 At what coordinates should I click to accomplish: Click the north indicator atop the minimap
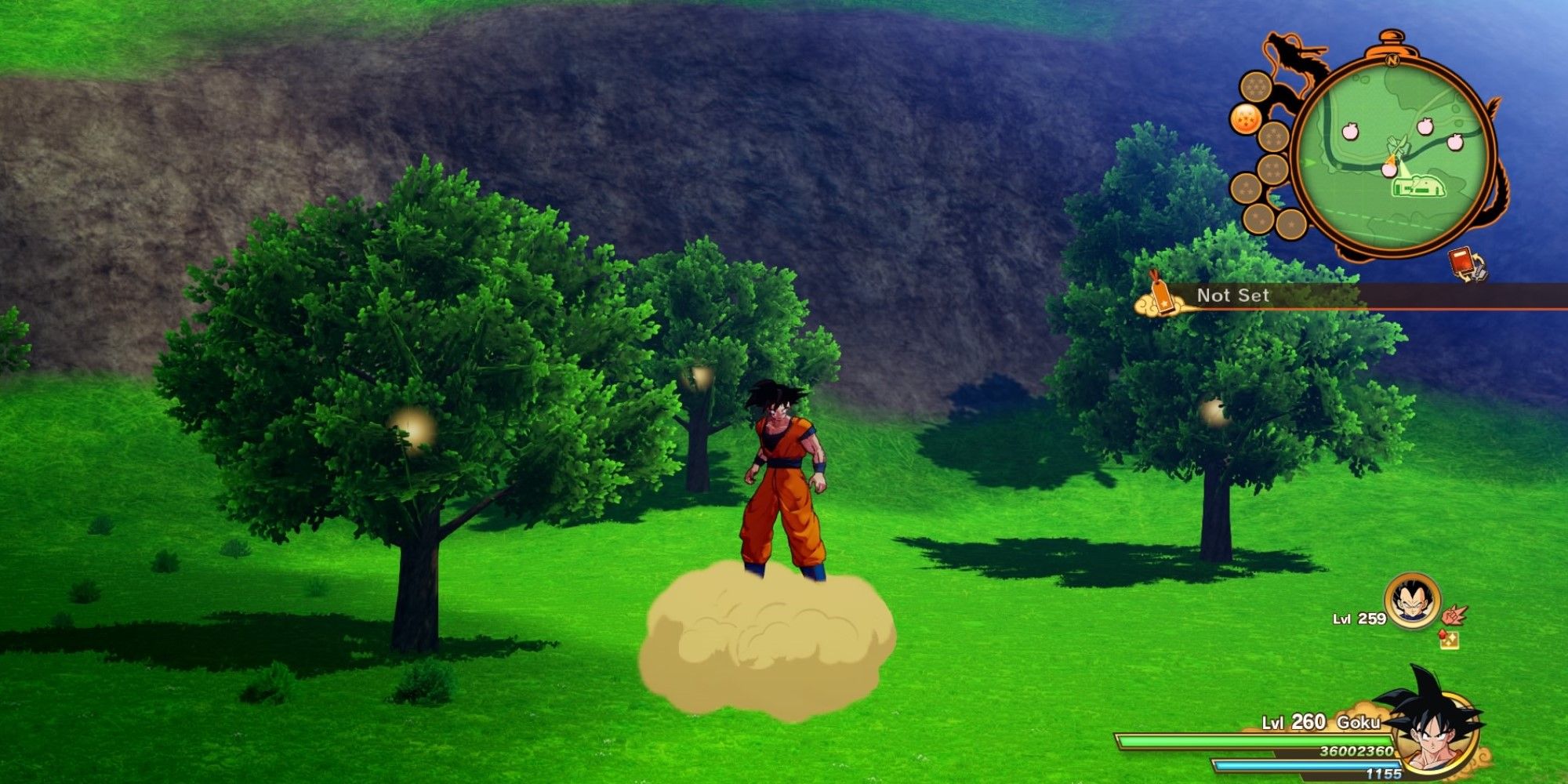(x=1392, y=60)
